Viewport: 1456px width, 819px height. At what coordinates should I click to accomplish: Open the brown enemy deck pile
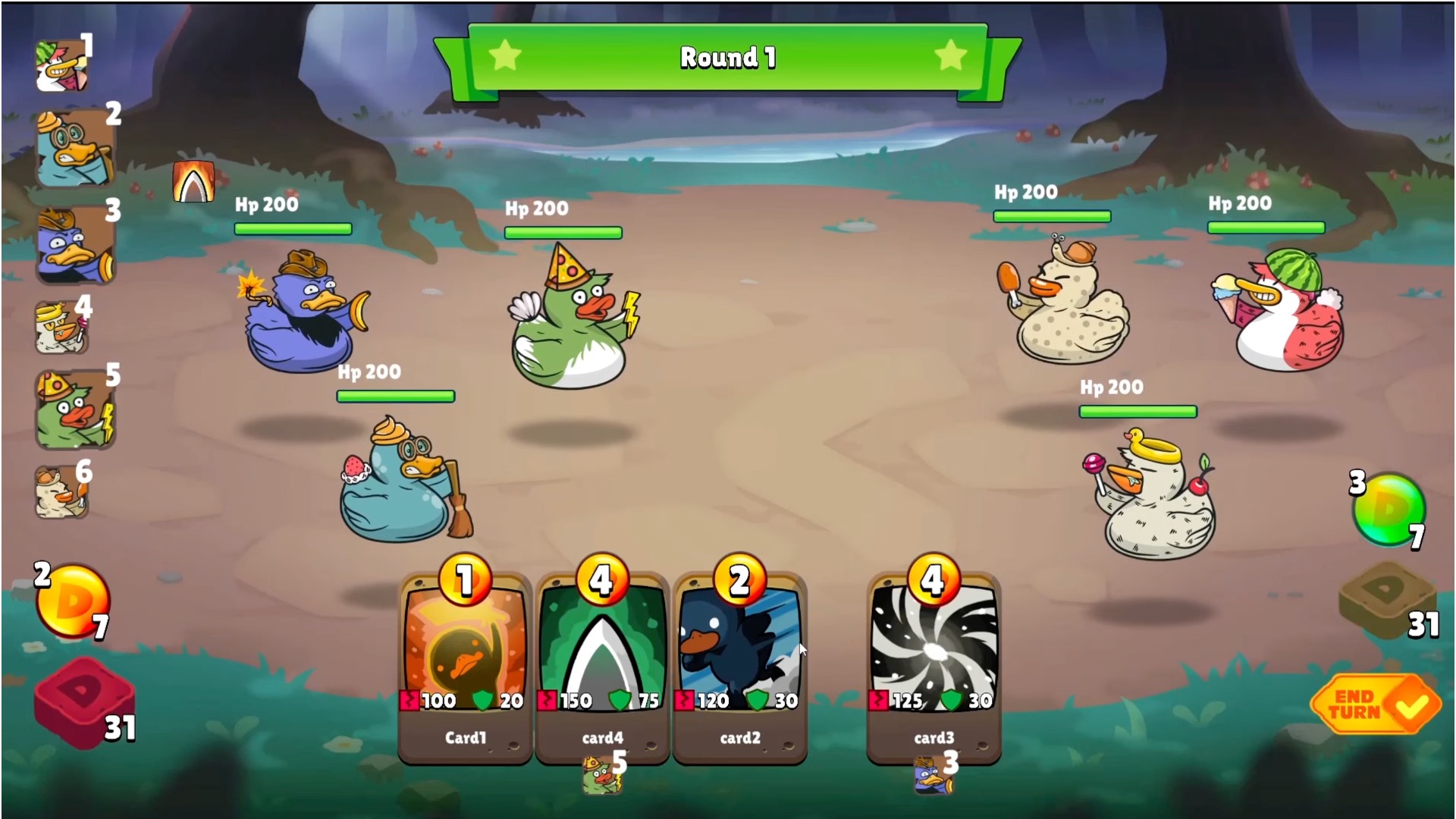1386,599
